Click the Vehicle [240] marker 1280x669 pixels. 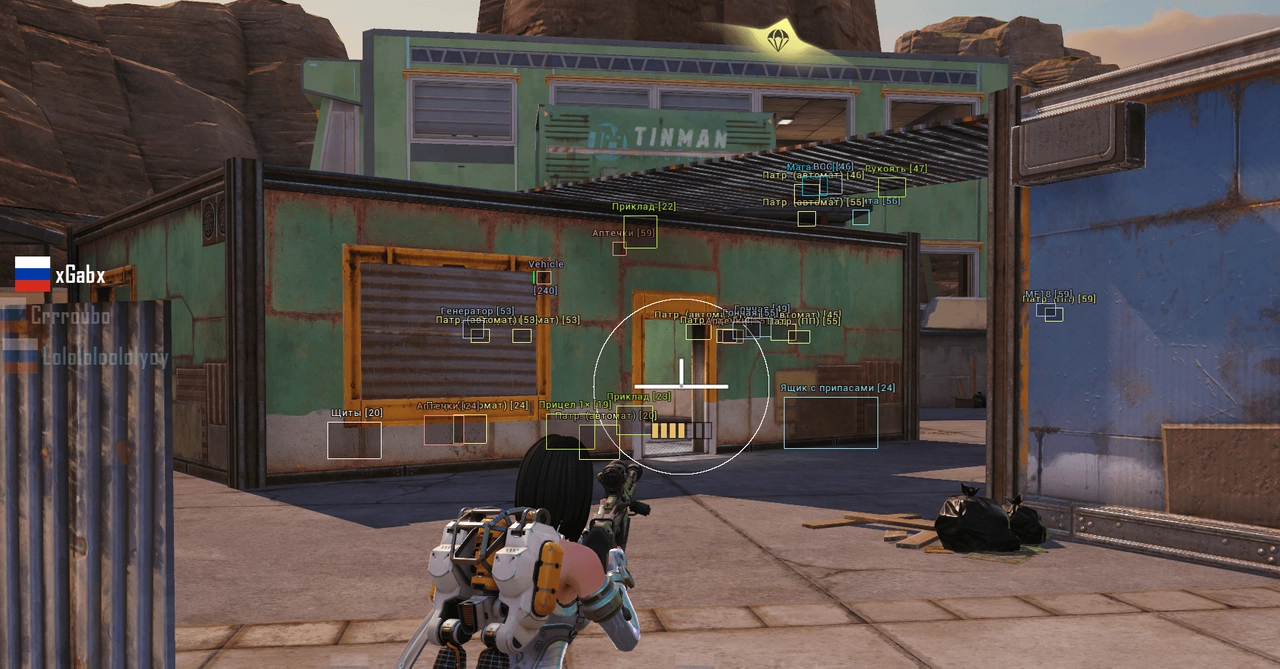click(543, 277)
